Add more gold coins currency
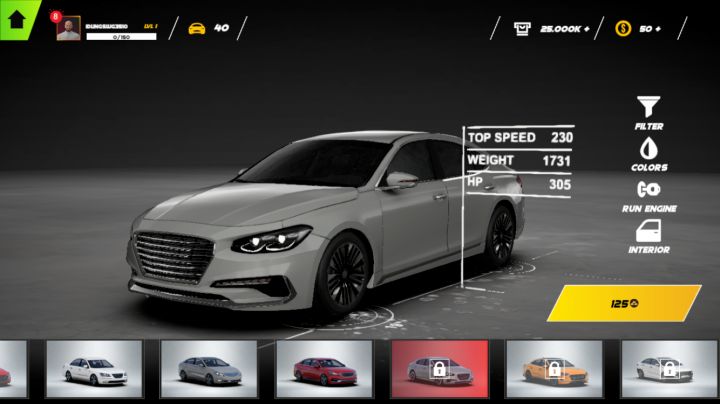This screenshot has width=720, height=404. pos(651,28)
